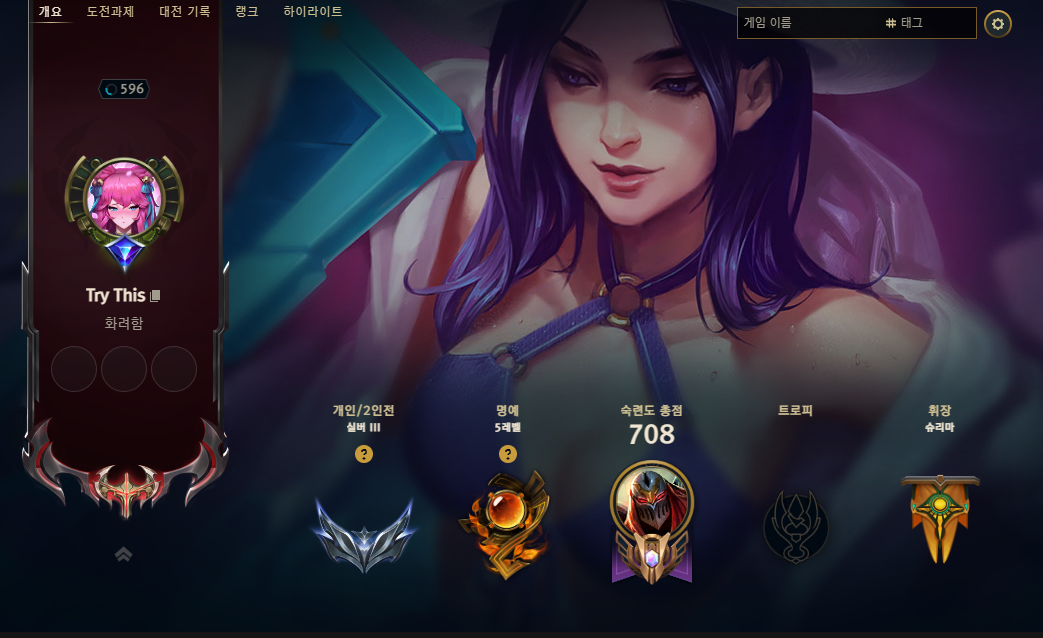Click the silver rank emblem
Viewport: 1043px width, 638px height.
[x=364, y=534]
